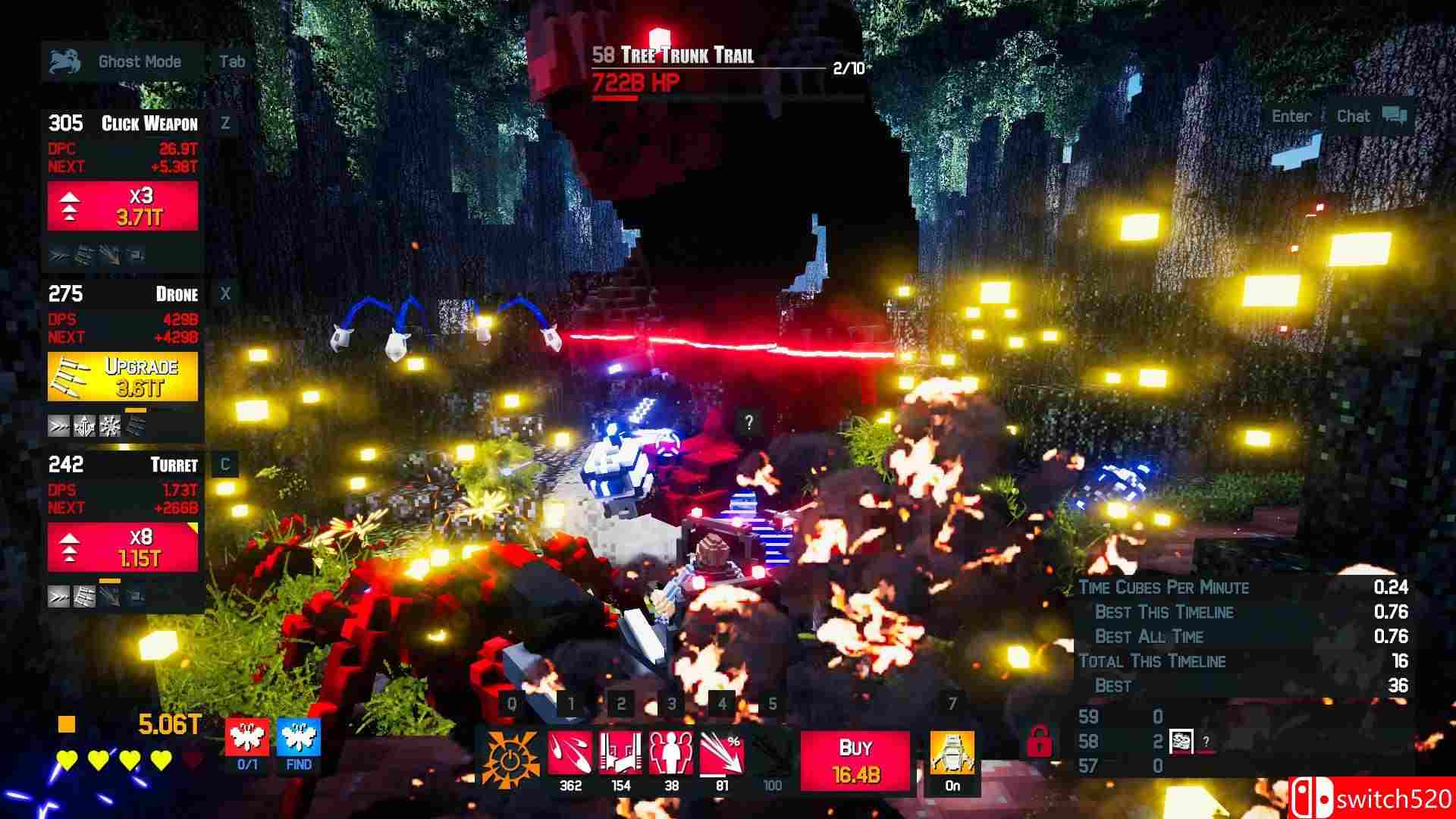Open the Chat box
1456x819 pixels.
[x=1370, y=117]
